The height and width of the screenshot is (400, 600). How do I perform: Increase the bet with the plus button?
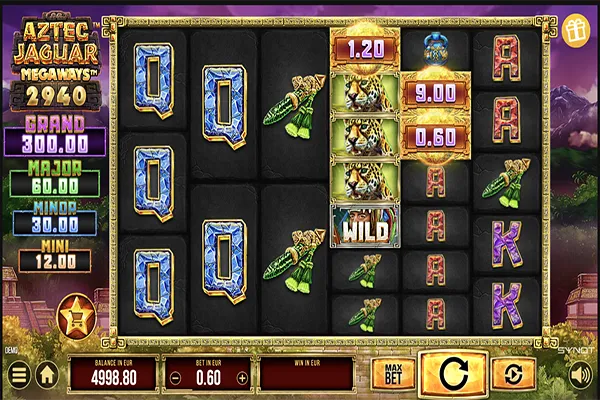click(x=242, y=378)
